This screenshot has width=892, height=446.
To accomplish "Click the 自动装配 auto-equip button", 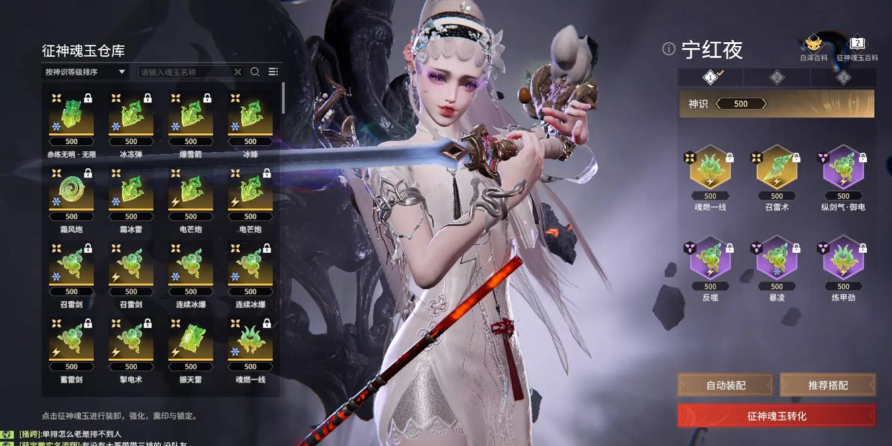I will tap(725, 385).
